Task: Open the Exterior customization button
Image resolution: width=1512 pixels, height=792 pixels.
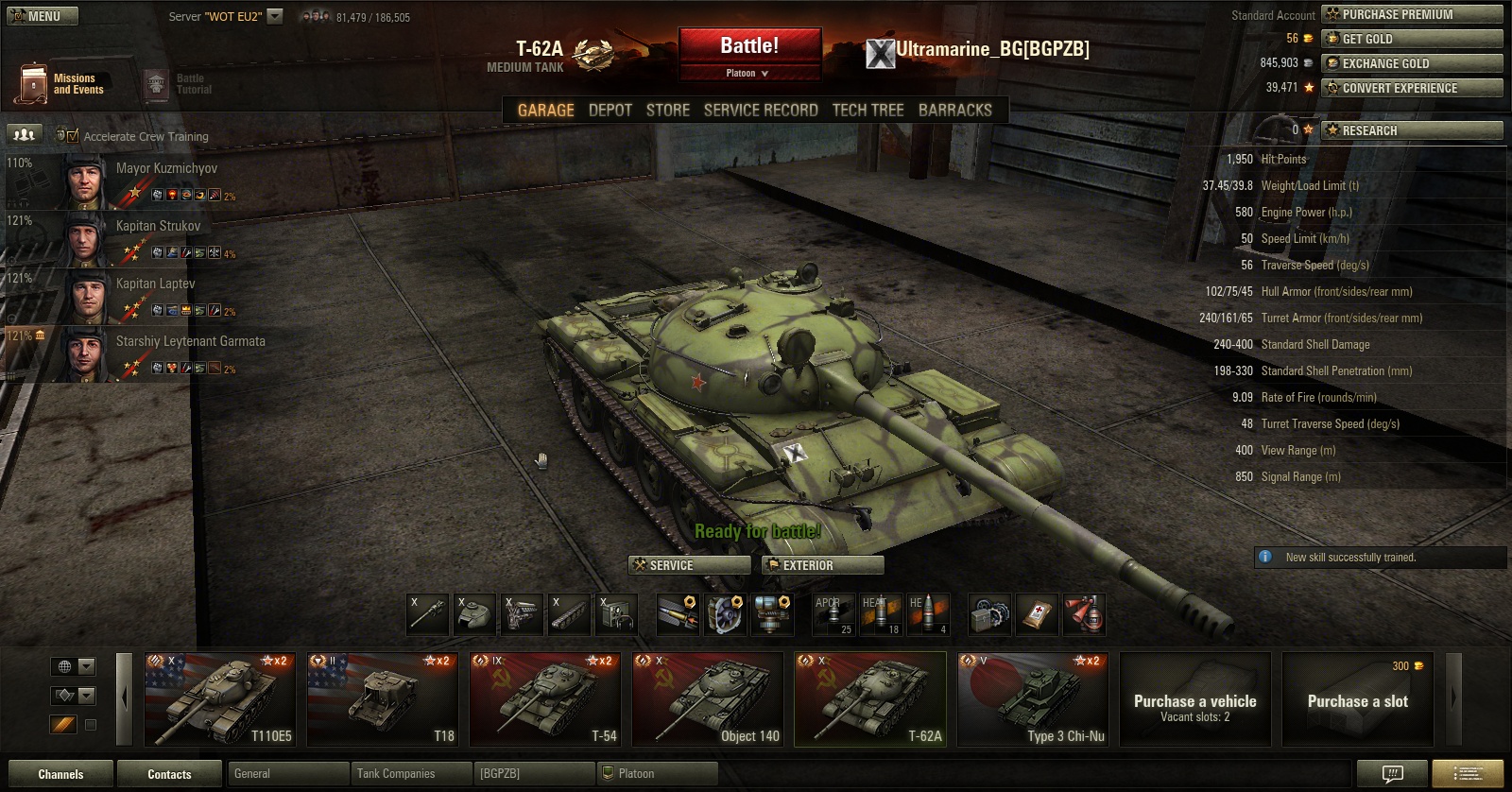Action: point(823,565)
